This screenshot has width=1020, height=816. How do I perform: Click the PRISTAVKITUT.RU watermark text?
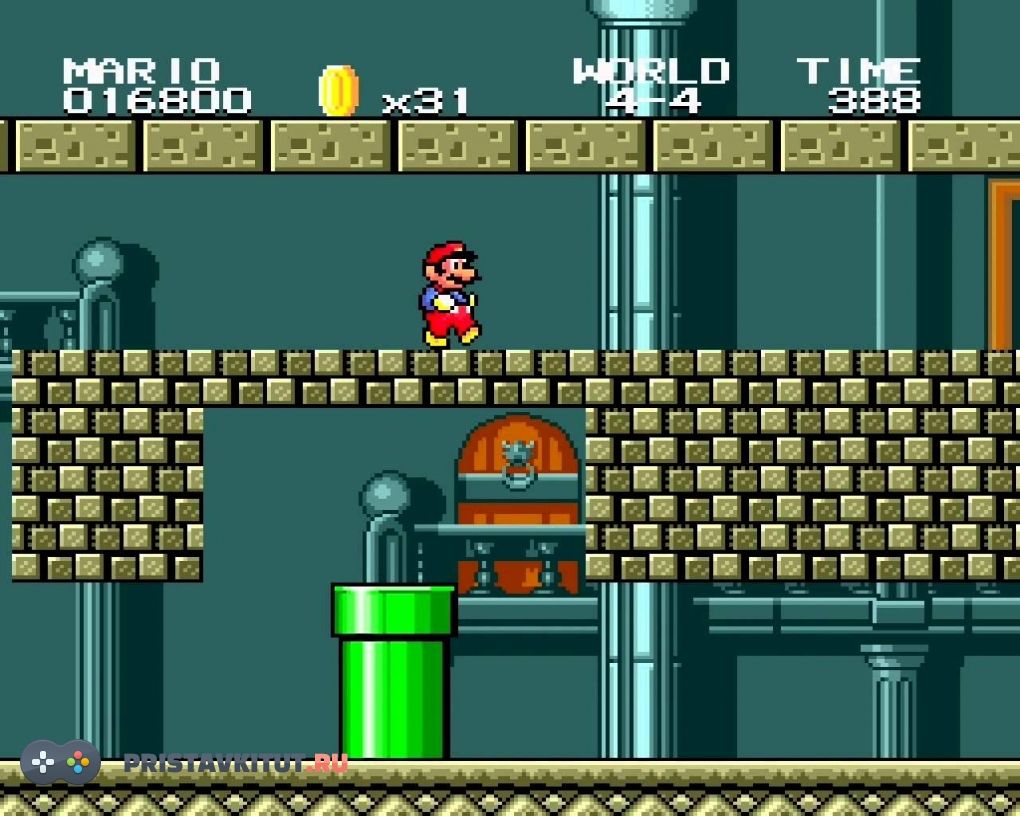[x=236, y=764]
